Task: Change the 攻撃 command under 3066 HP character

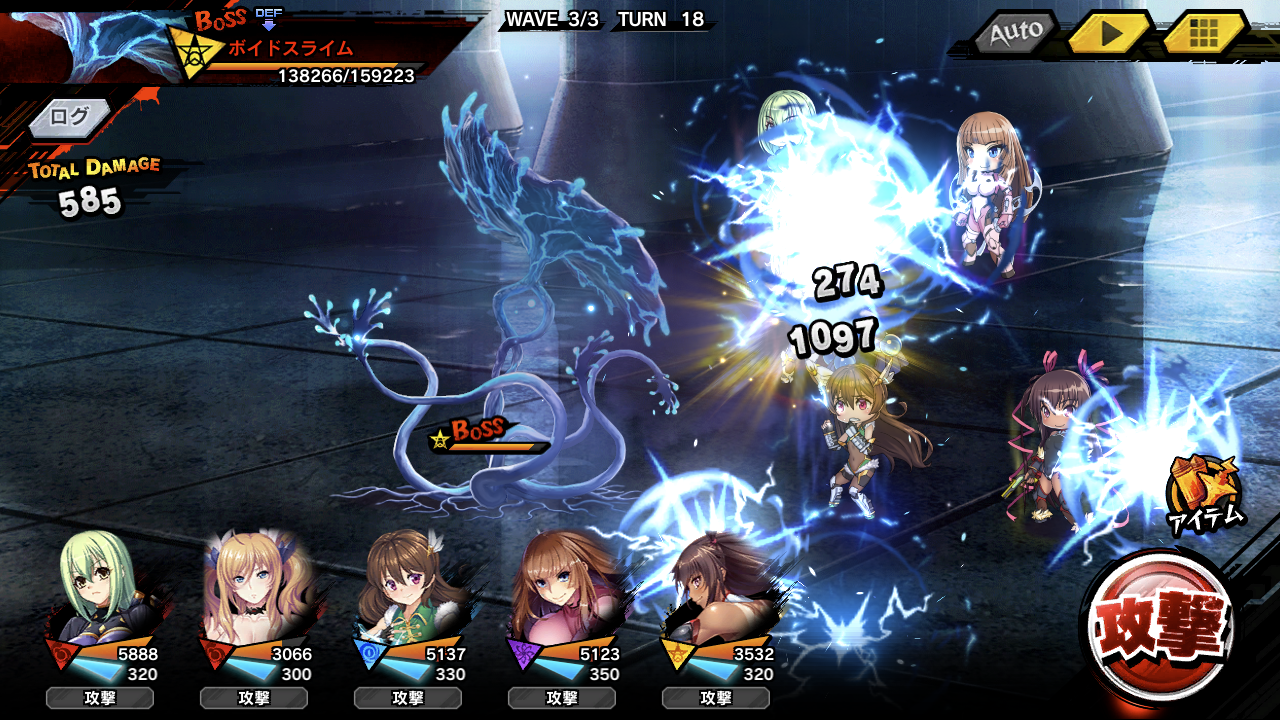Action: [254, 698]
